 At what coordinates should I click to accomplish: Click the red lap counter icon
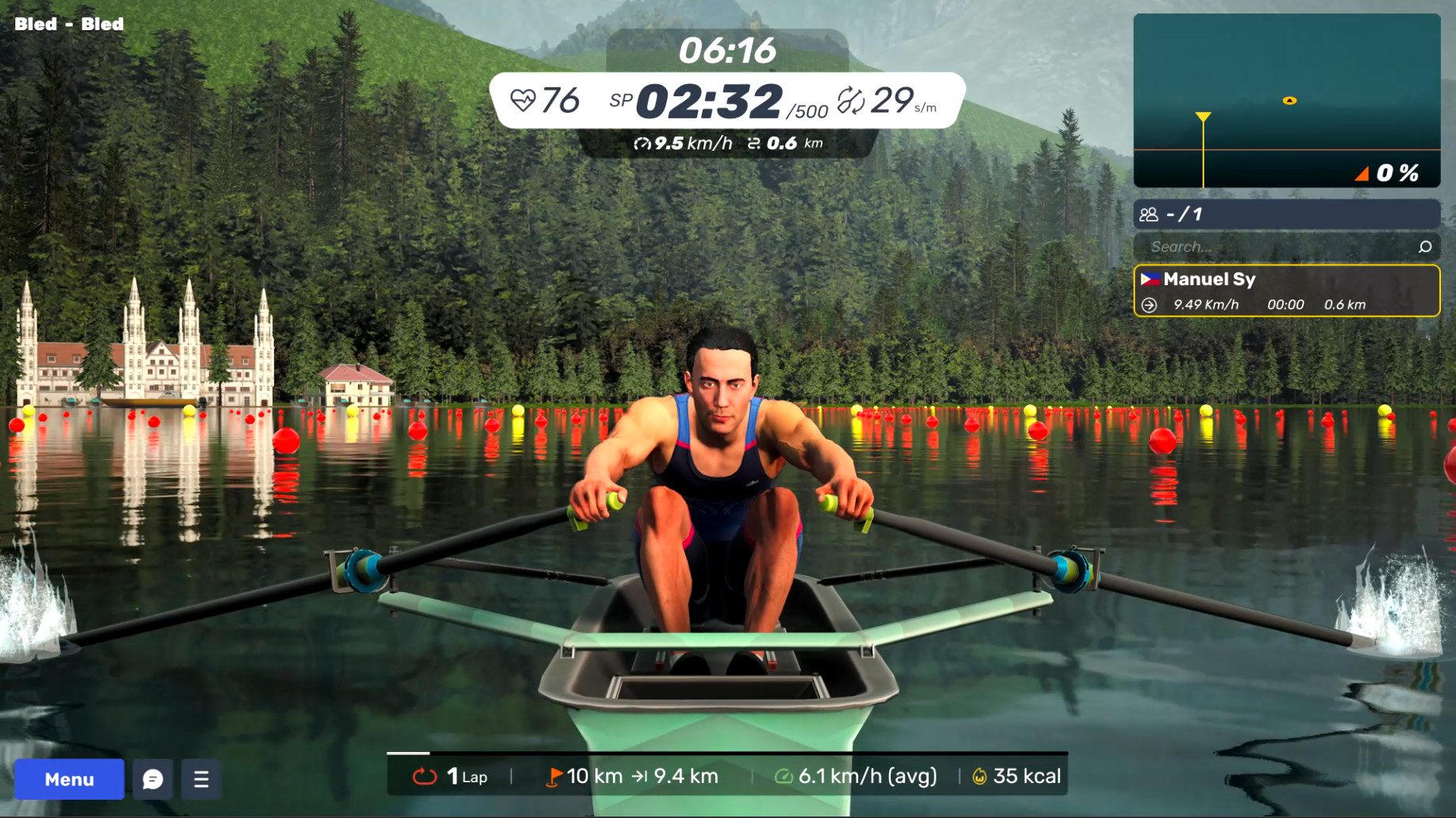coord(426,776)
